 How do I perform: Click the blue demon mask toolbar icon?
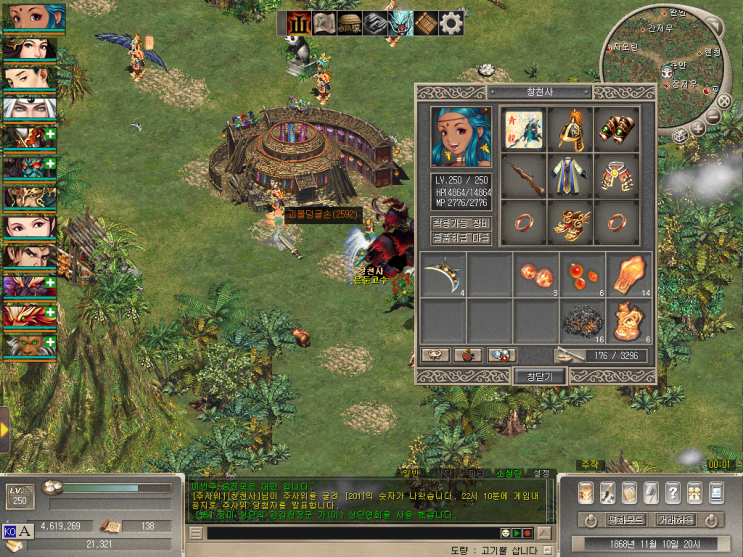[400, 22]
